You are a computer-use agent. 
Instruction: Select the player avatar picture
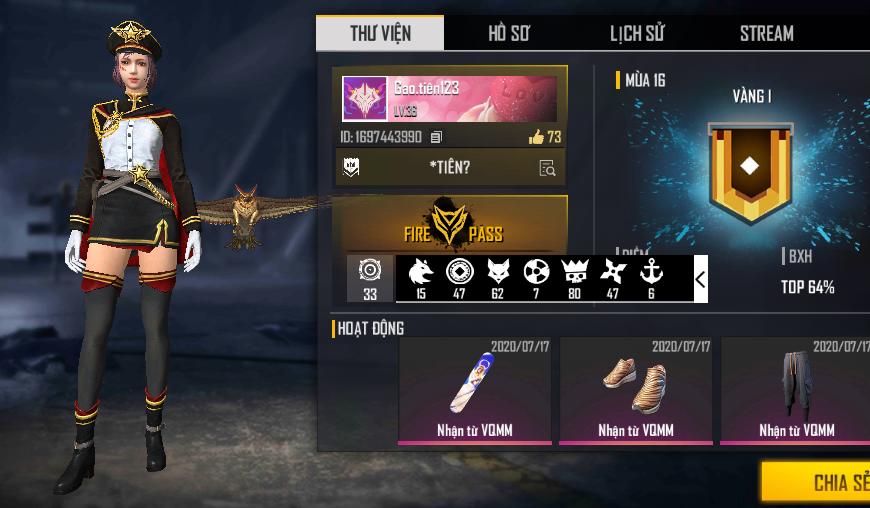(365, 99)
